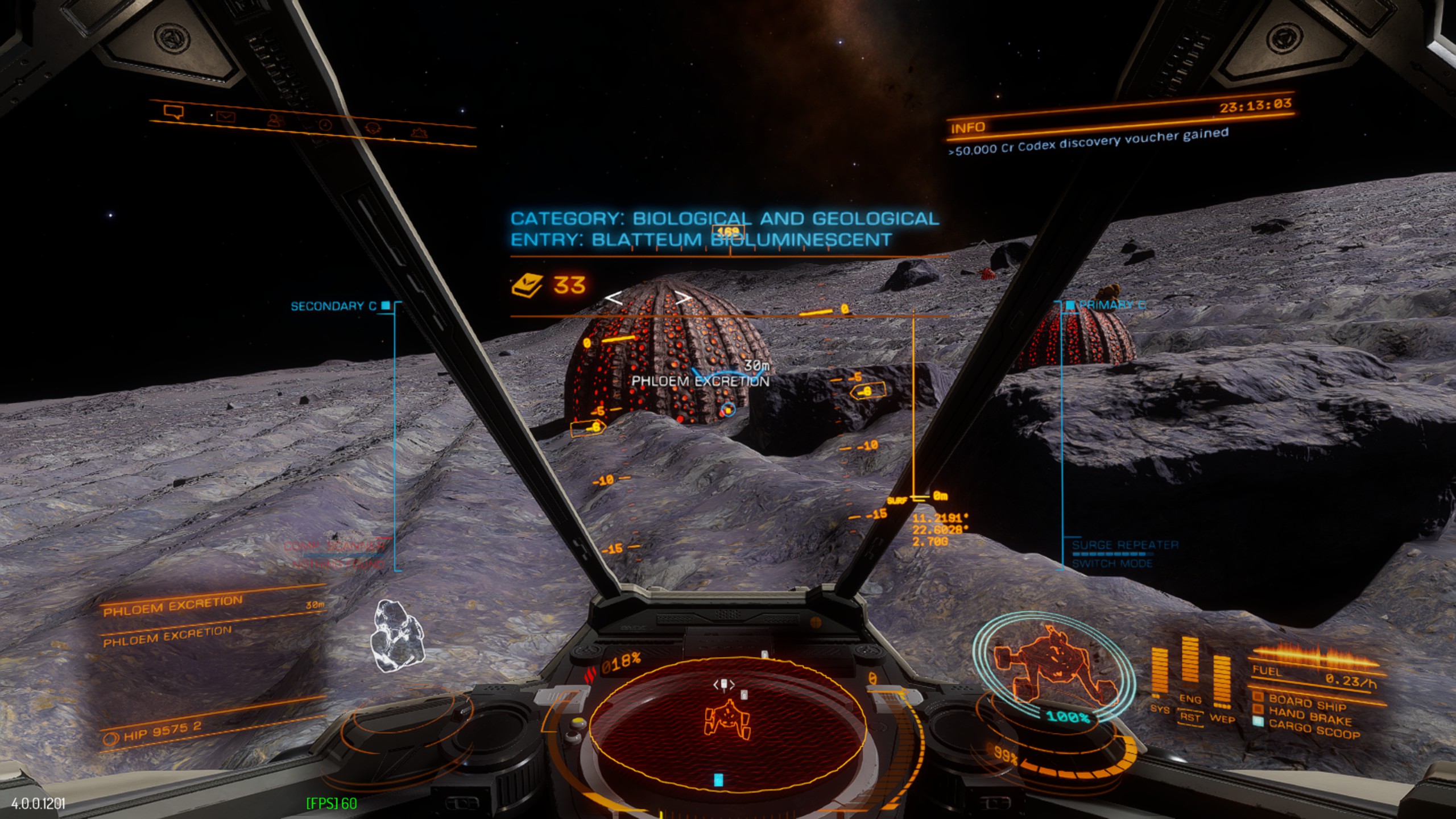Divert power to the SYS capacitor
The height and width of the screenshot is (819, 1456).
pos(1159,677)
